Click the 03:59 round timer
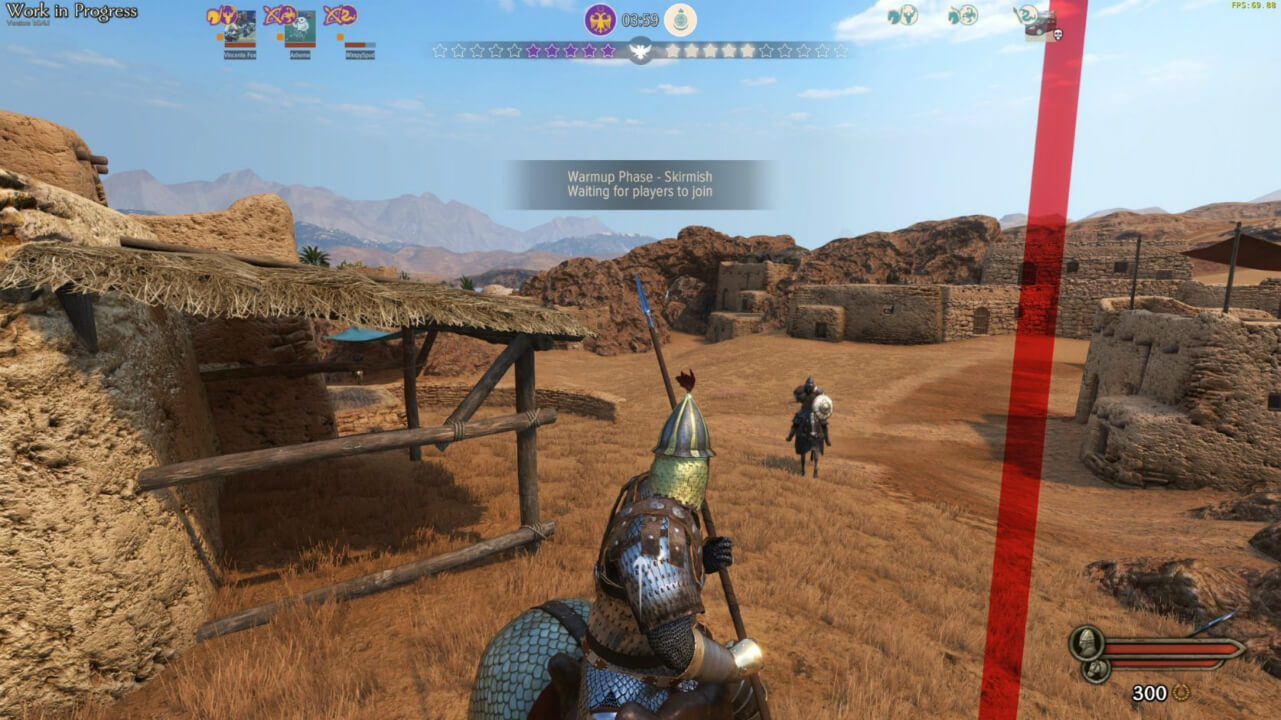Viewport: 1281px width, 720px height. point(640,21)
